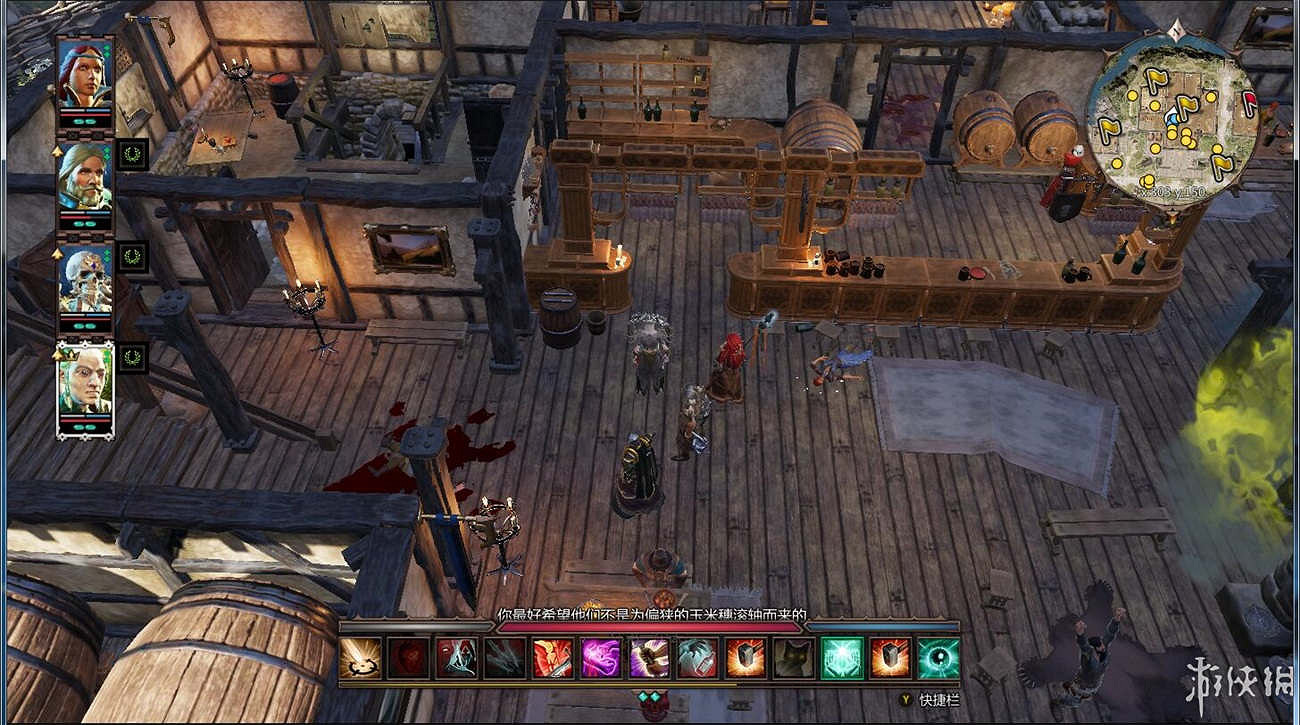Select the pale elf's party portrait
Viewport: 1300px width, 725px height.
point(85,380)
